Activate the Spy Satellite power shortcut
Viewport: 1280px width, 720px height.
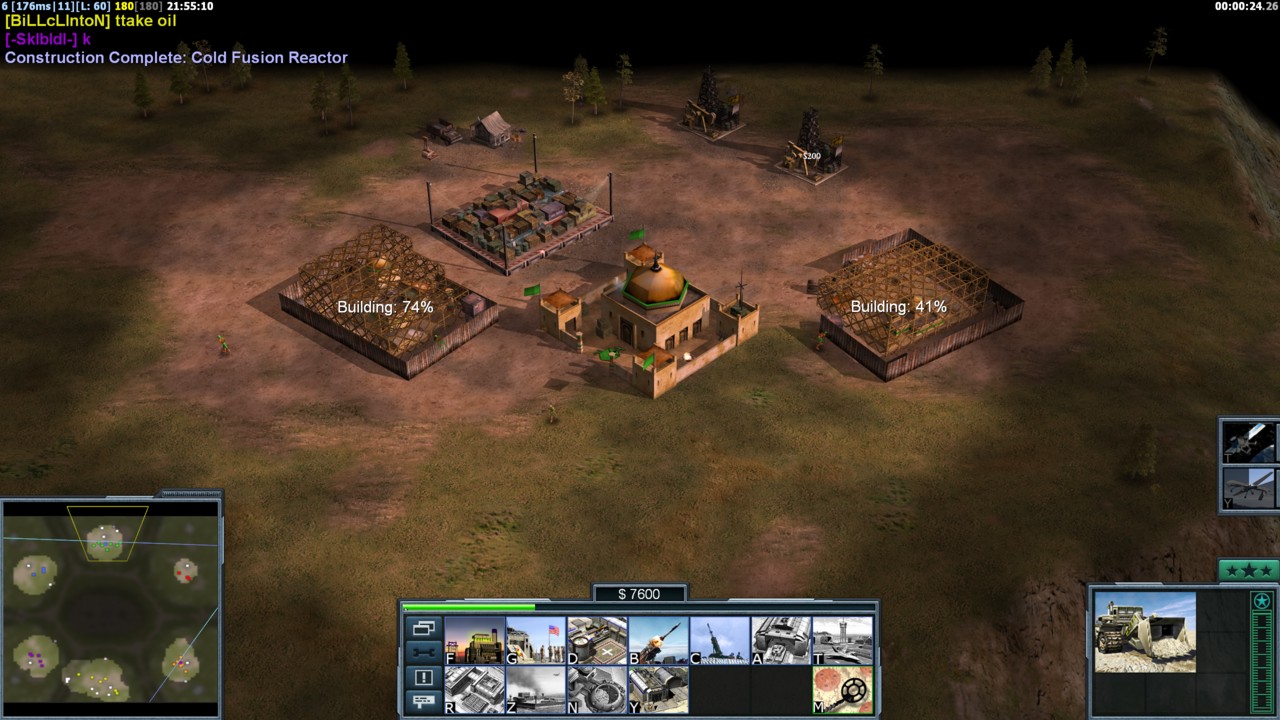(1250, 441)
